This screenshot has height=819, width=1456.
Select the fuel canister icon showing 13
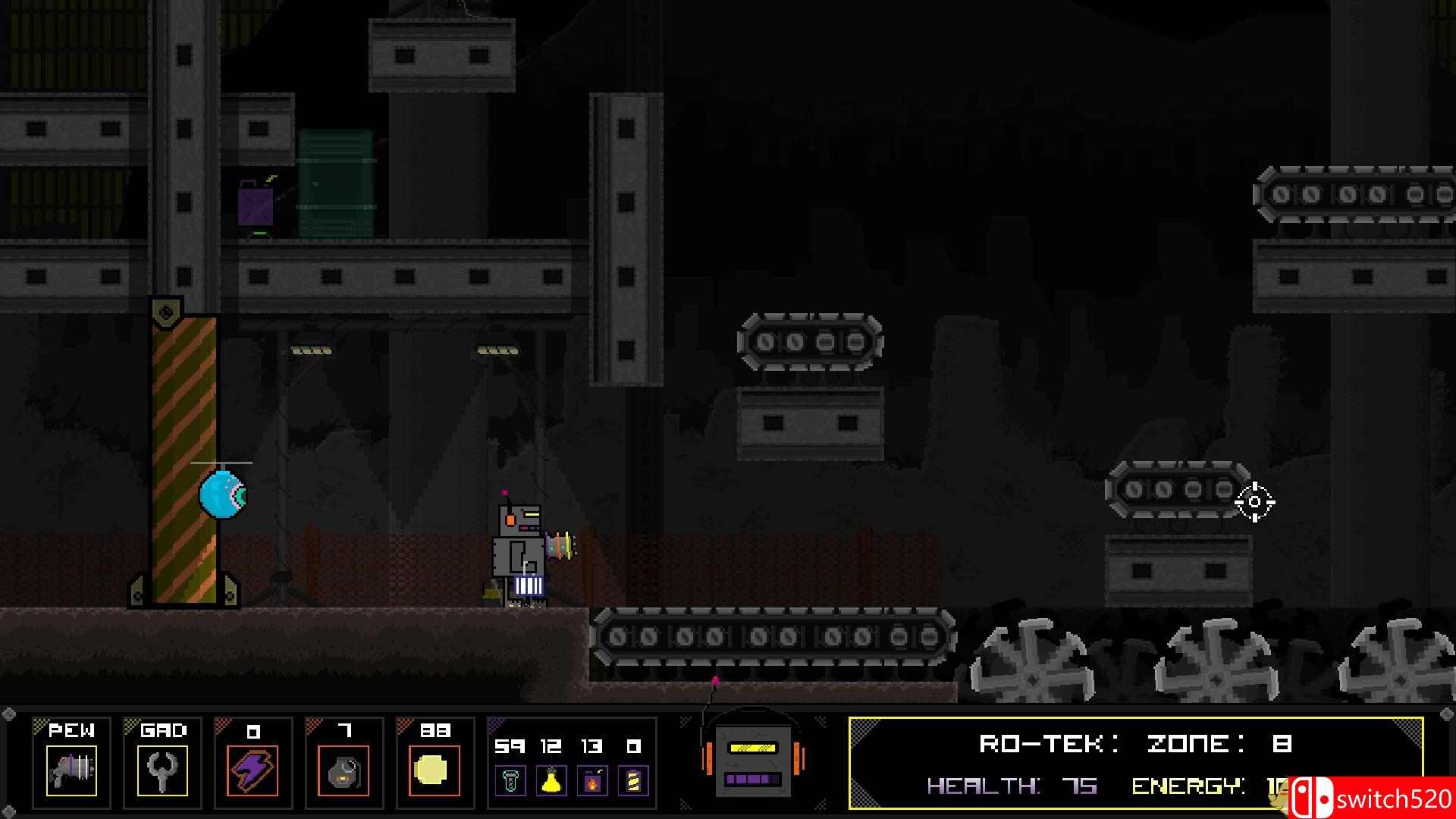[591, 781]
